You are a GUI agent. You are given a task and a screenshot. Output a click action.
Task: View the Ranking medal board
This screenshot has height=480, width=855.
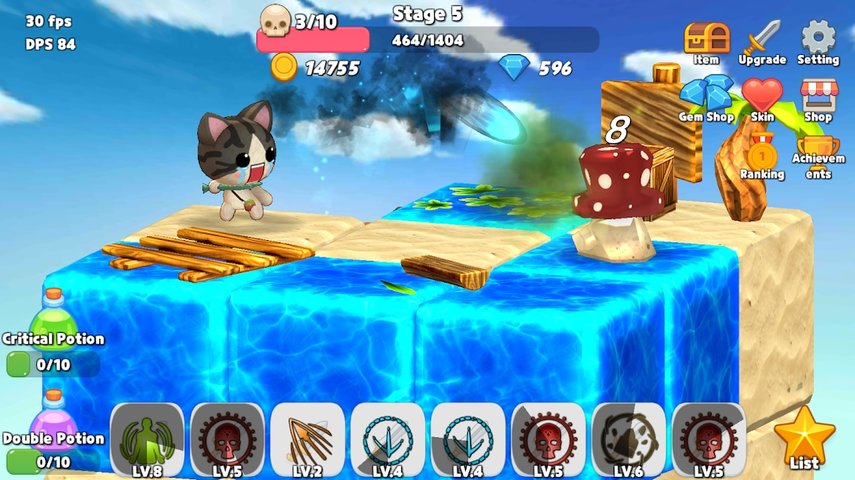point(762,156)
